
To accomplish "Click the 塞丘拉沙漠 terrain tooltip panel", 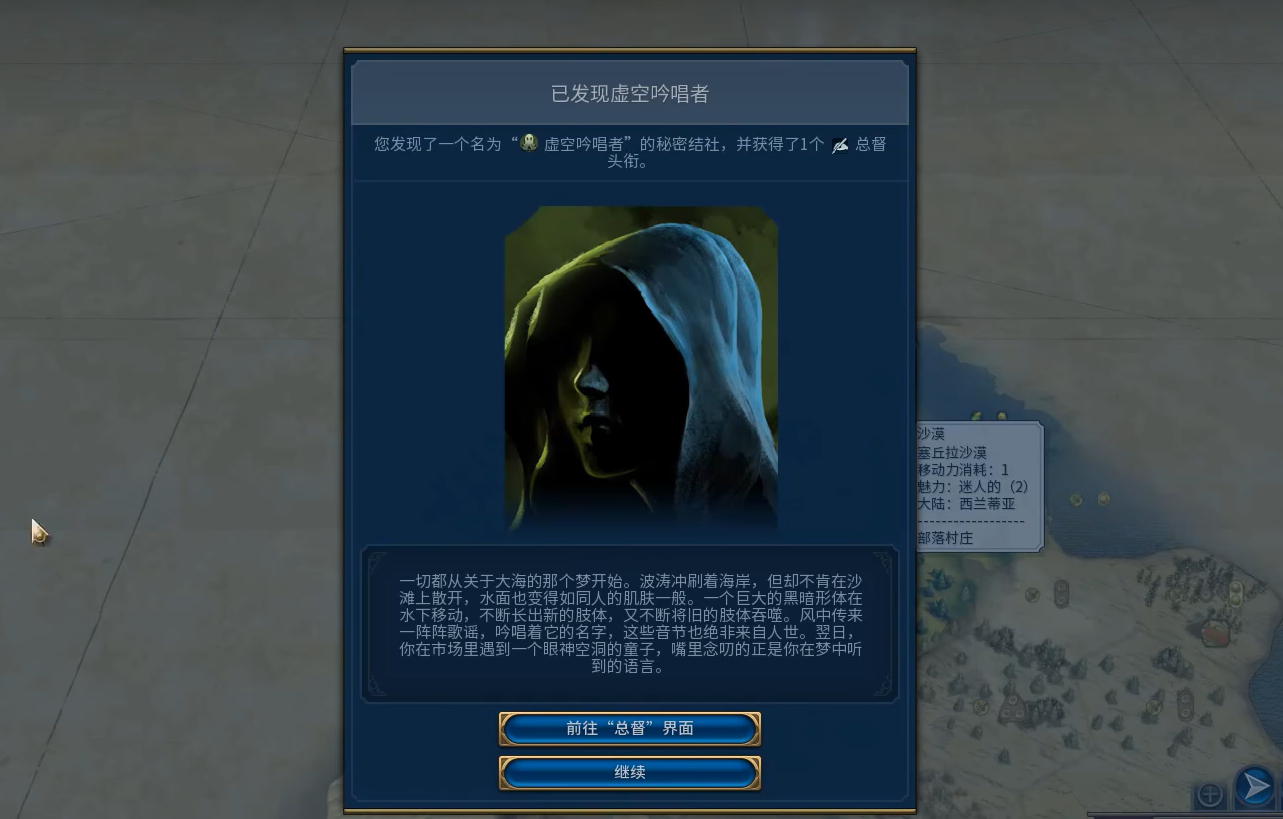I will [953, 452].
